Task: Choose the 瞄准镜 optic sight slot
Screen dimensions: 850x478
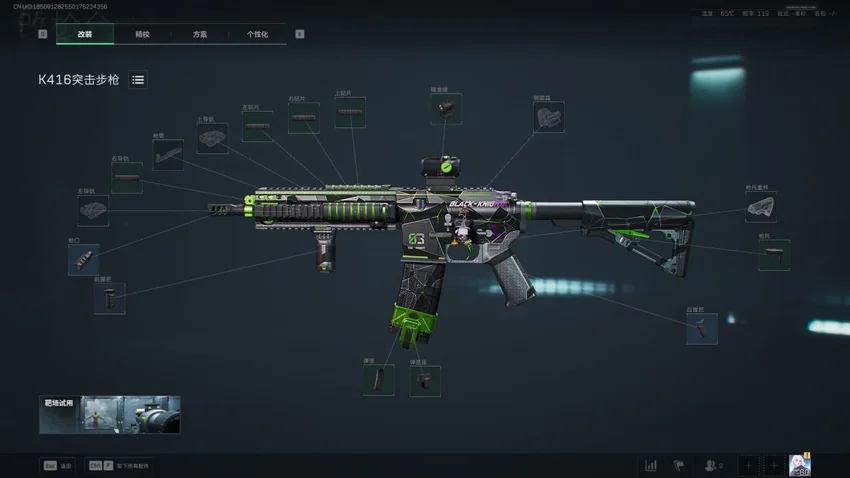Action: point(446,109)
